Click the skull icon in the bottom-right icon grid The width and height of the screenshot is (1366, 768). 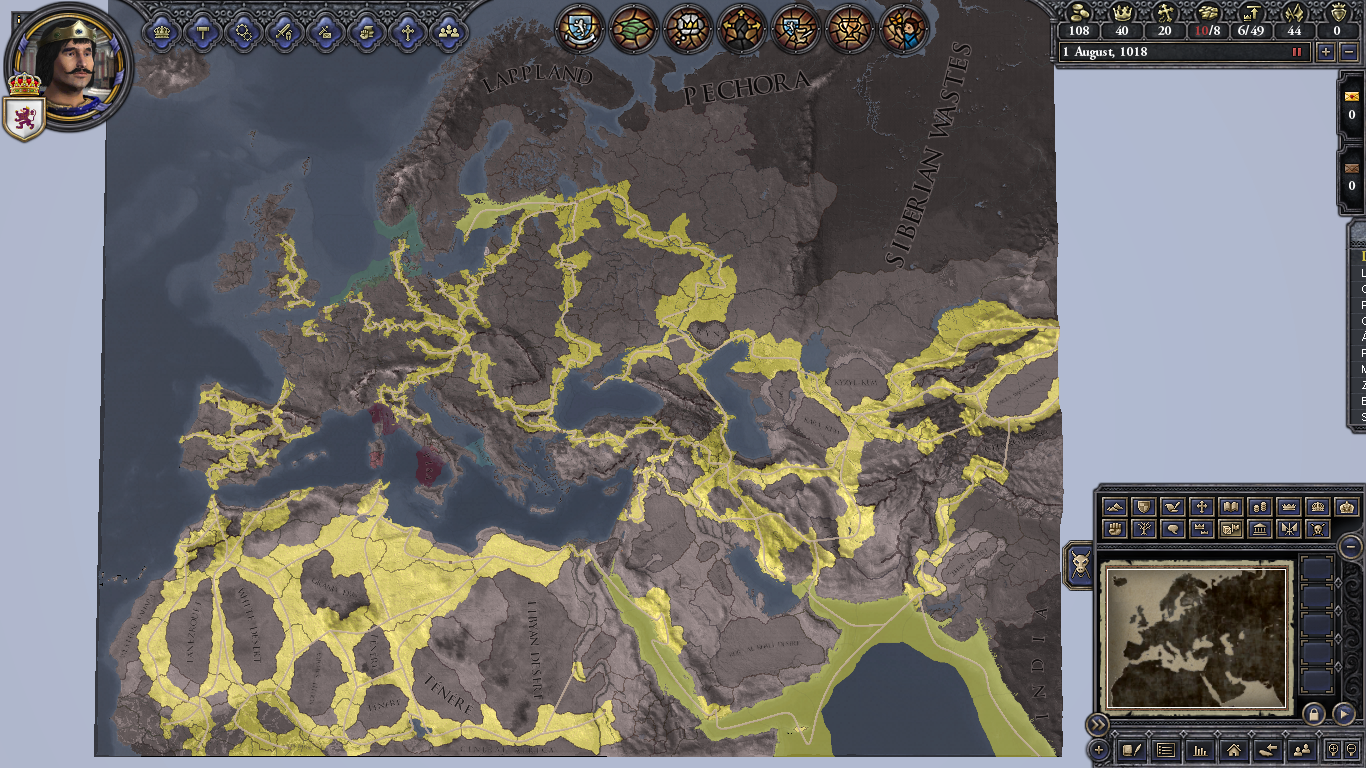click(x=1317, y=528)
